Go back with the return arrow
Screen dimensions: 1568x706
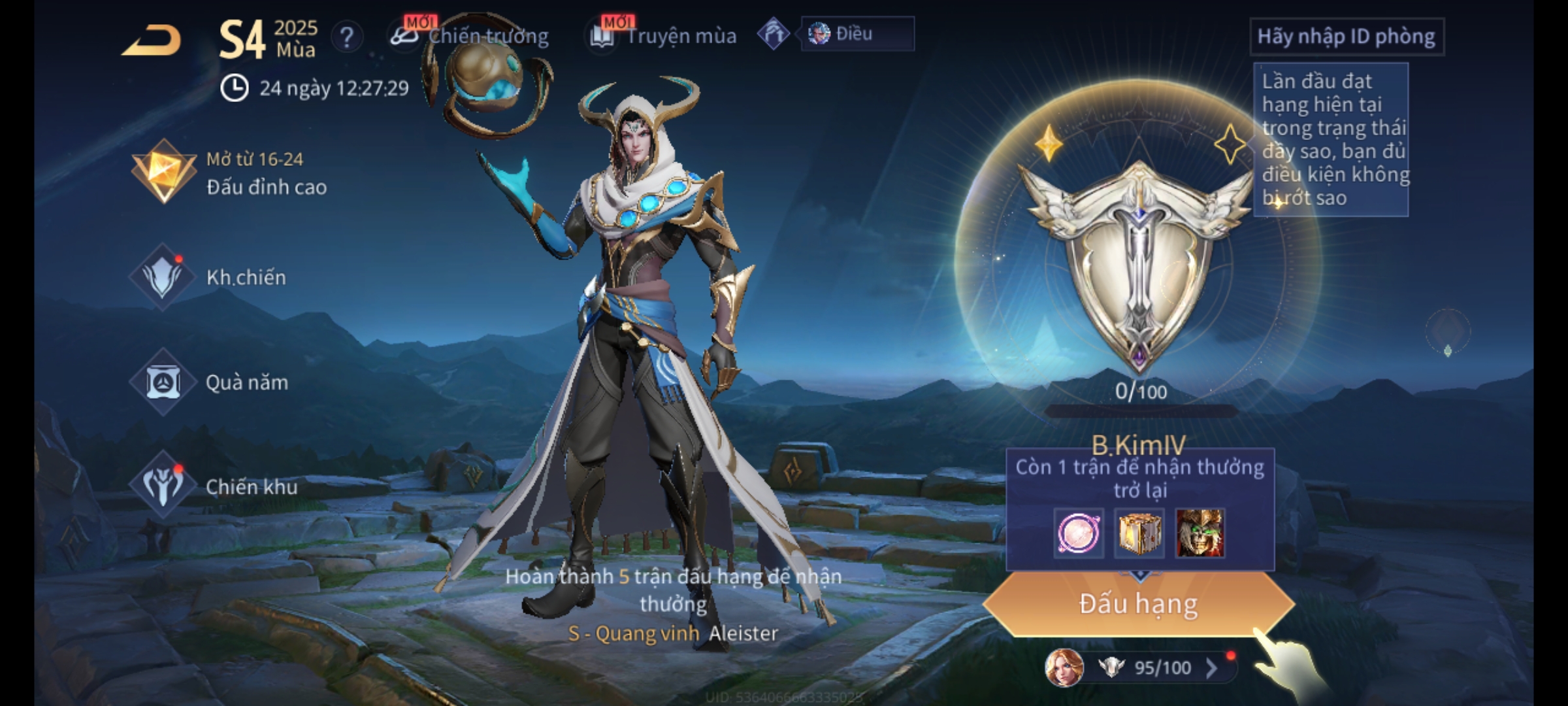tap(152, 41)
